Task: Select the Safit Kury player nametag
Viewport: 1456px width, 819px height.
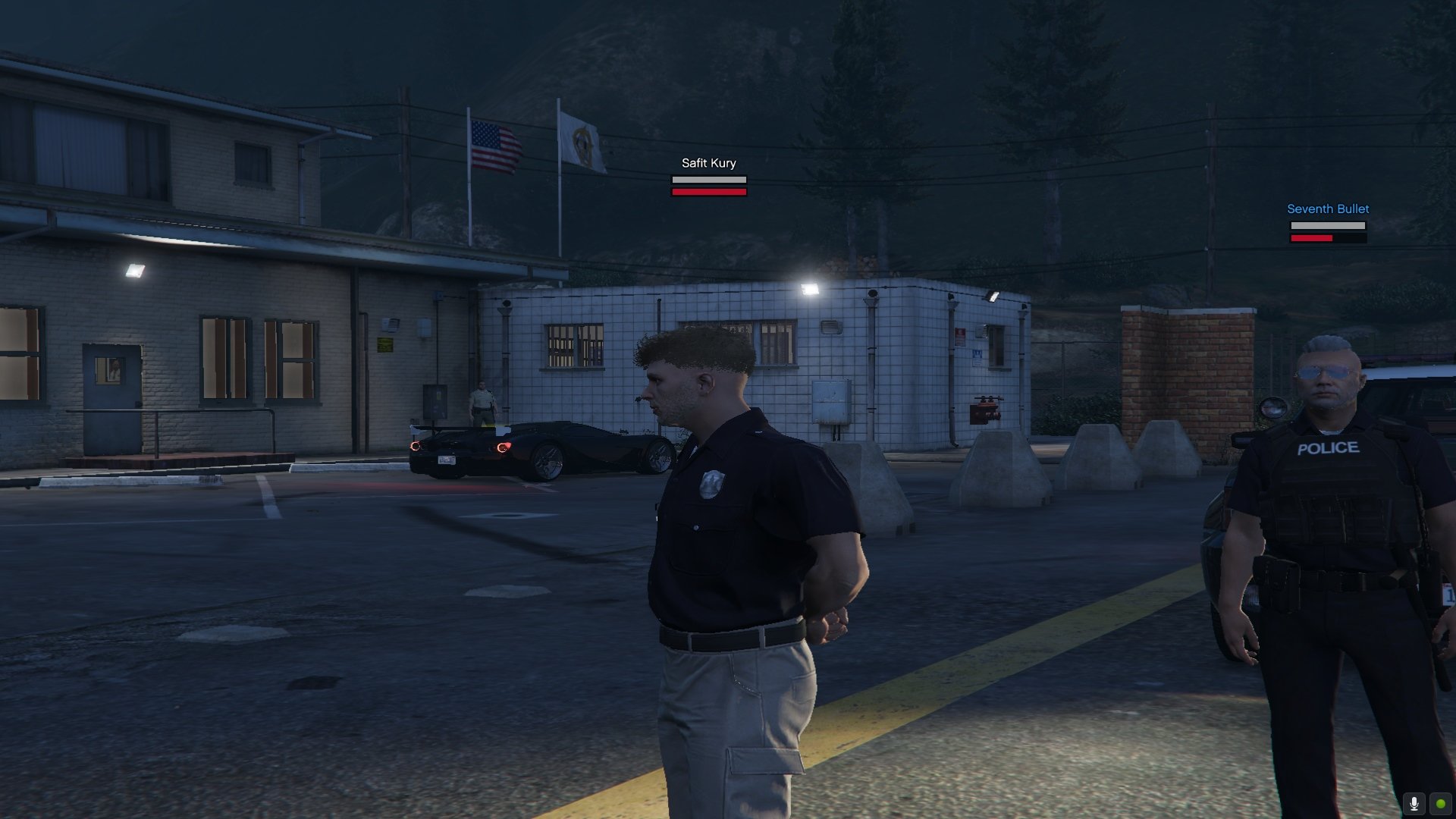Action: pyautogui.click(x=708, y=163)
